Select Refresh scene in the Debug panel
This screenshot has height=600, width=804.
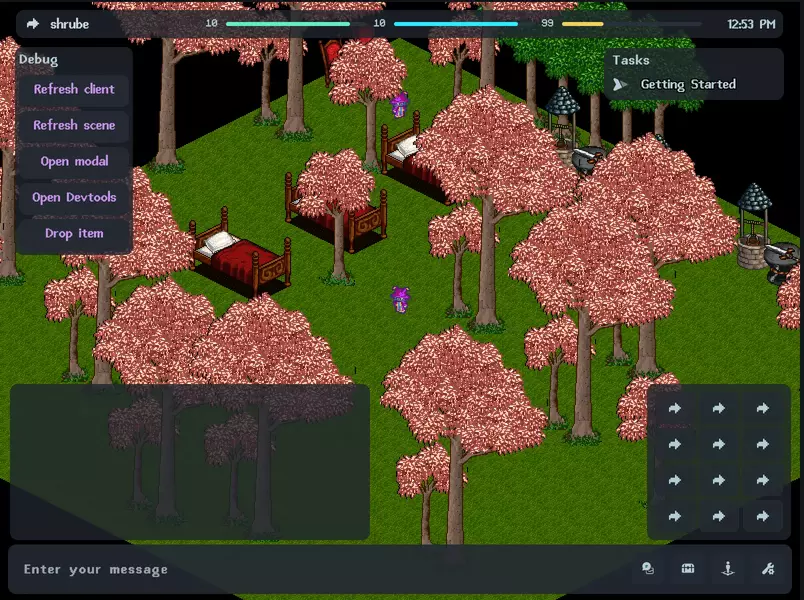click(74, 126)
